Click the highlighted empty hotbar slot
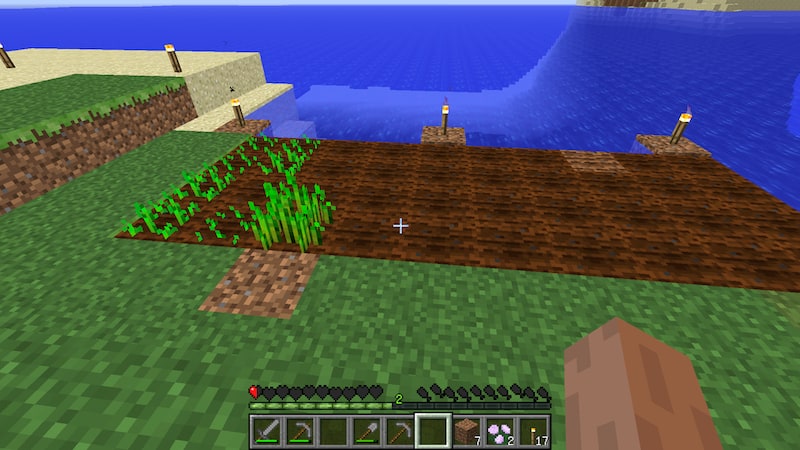 pyautogui.click(x=432, y=432)
